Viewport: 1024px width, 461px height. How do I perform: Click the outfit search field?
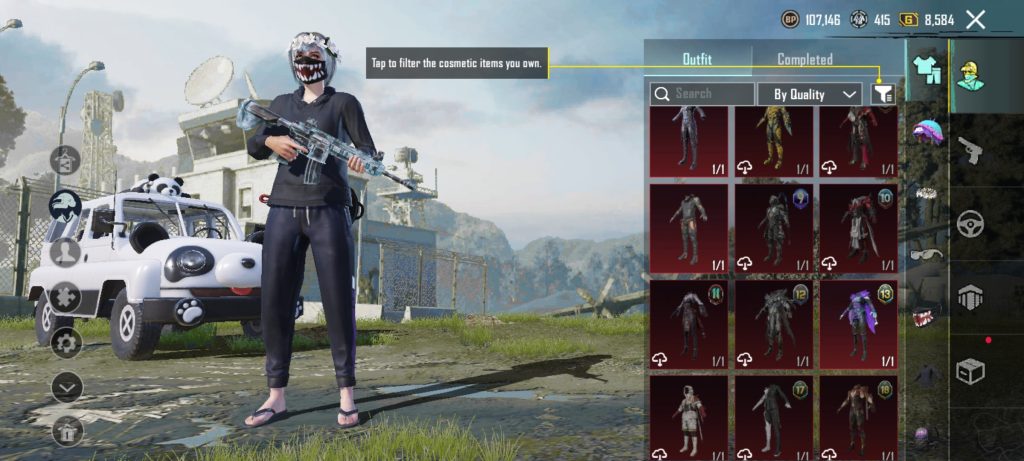702,94
